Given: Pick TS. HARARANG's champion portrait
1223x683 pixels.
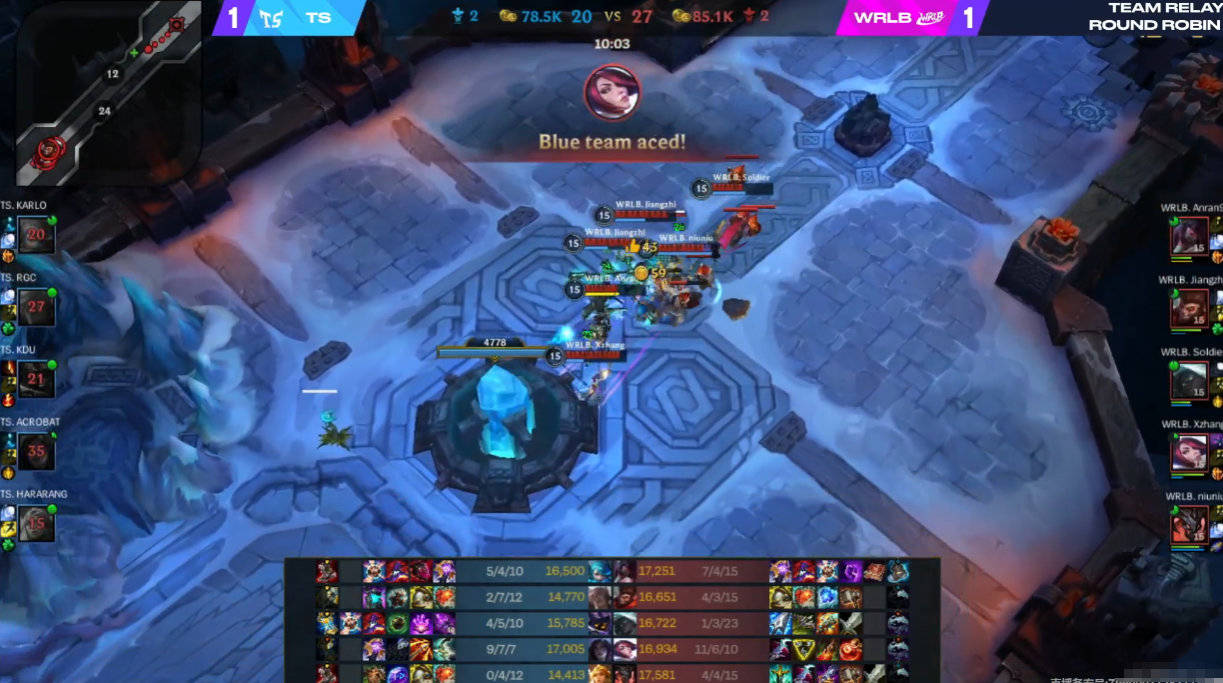Looking at the screenshot, I should (x=36, y=523).
